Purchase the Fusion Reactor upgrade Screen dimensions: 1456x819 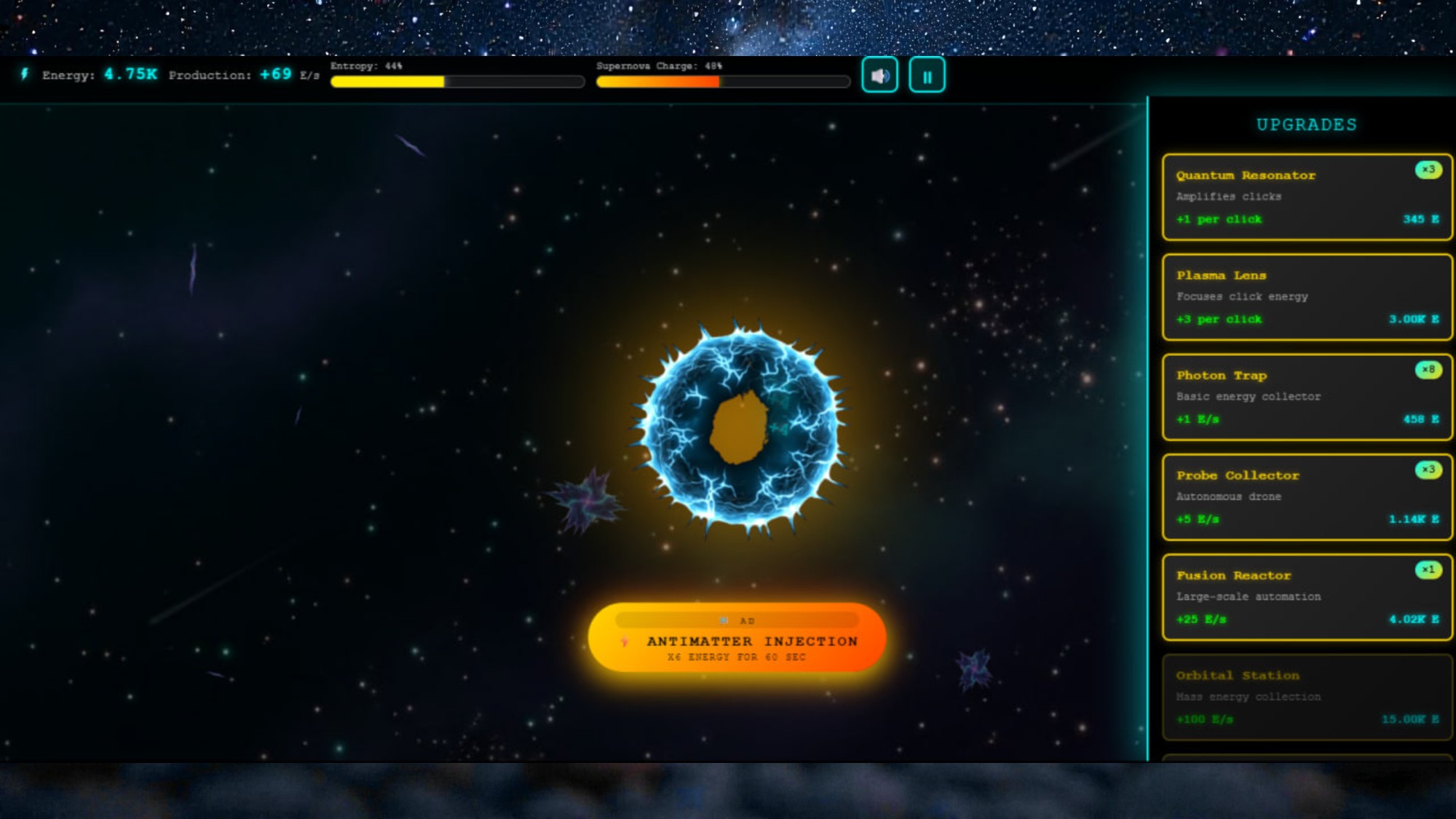click(1305, 597)
